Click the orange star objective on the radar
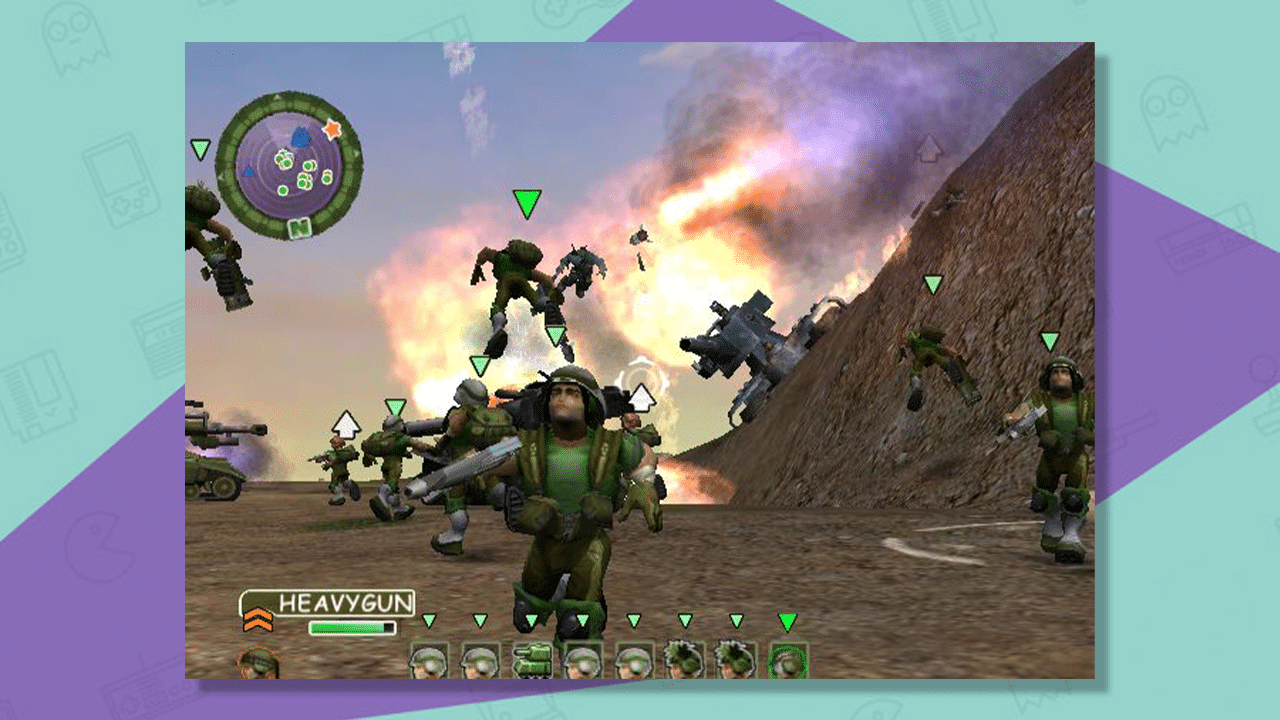Screen dimensions: 1280x720 tap(332, 129)
